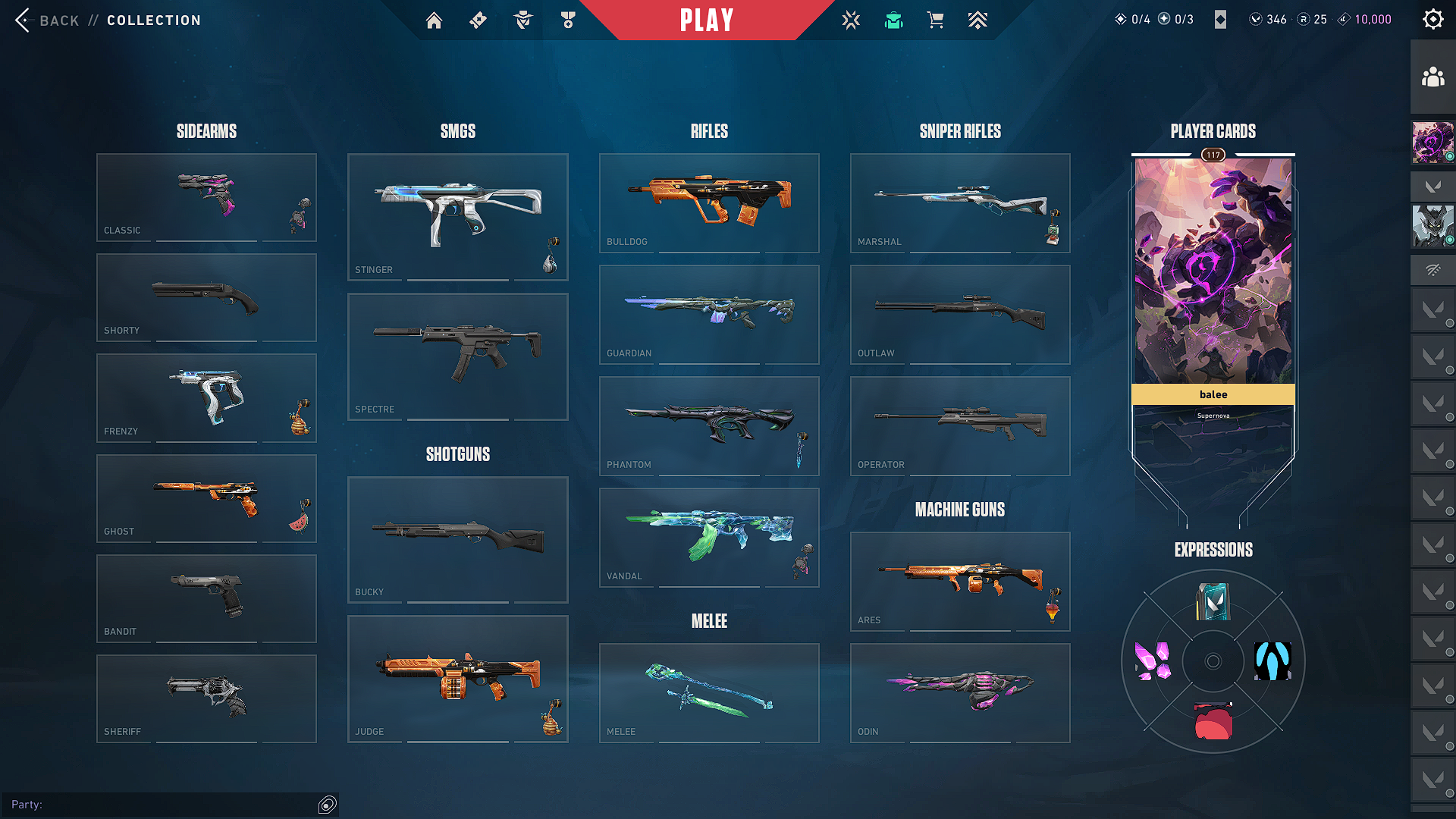Open the store cart icon

coord(935,20)
